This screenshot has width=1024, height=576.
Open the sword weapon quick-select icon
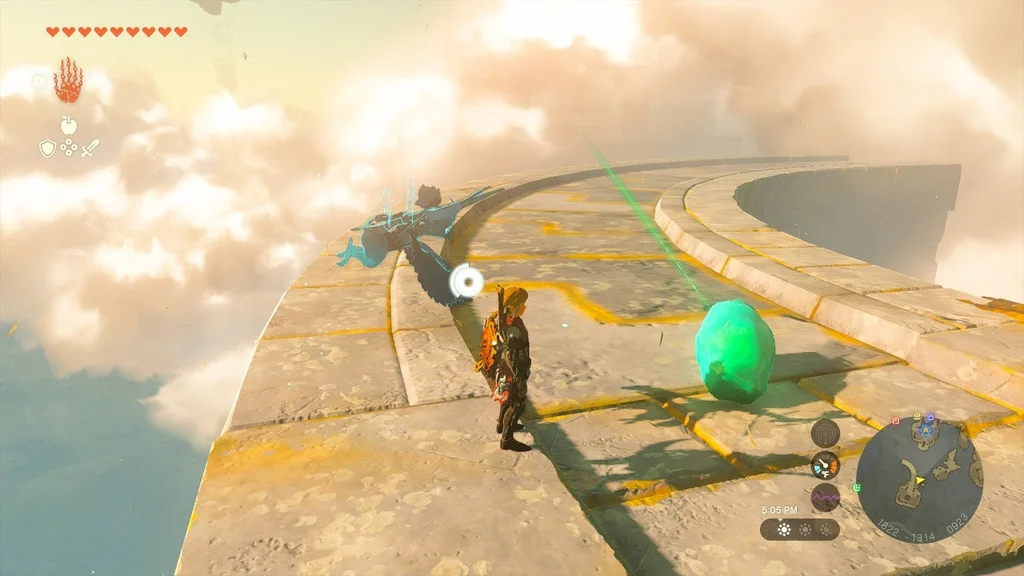(x=90, y=148)
